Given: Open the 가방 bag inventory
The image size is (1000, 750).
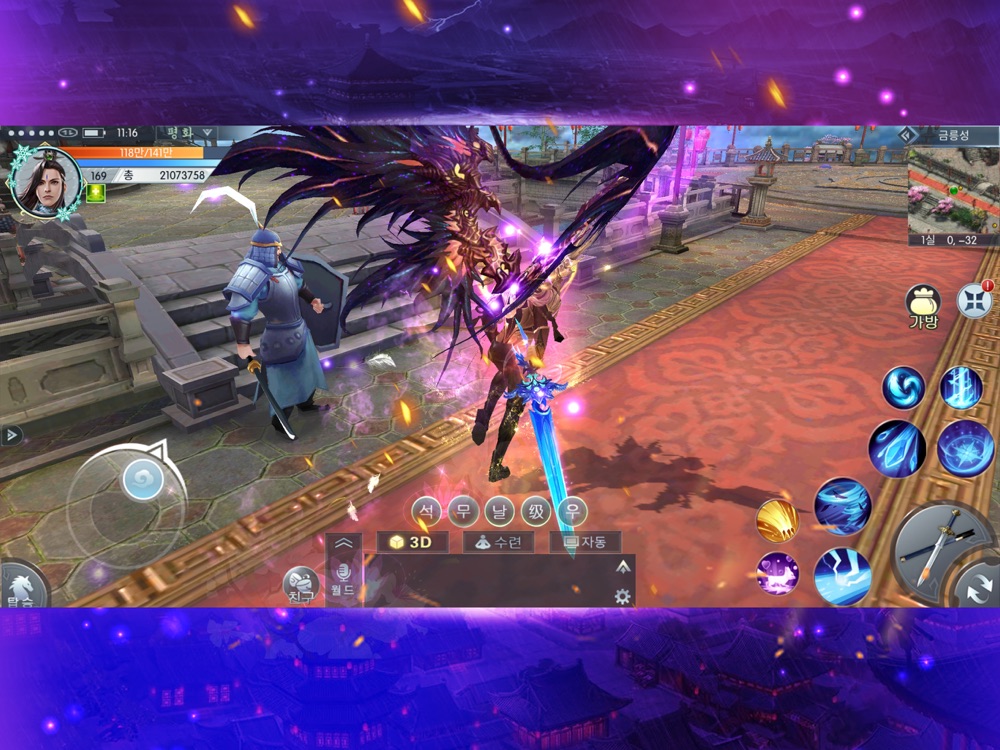Looking at the screenshot, I should [922, 302].
